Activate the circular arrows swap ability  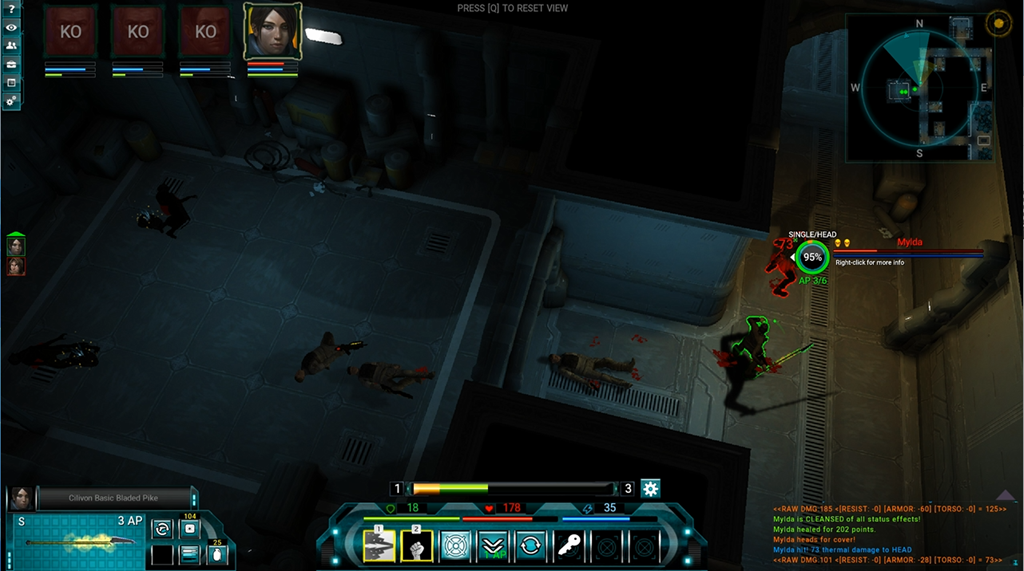click(x=530, y=545)
